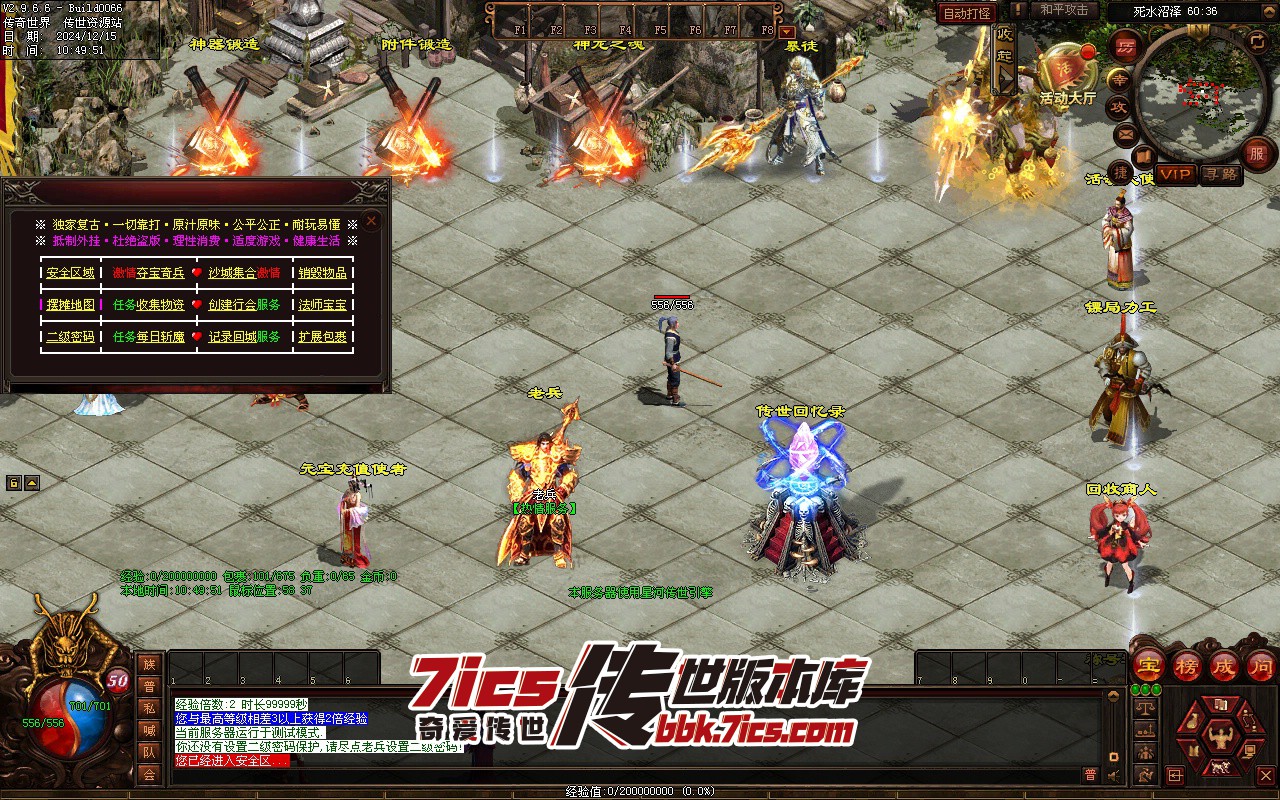This screenshot has width=1280, height=800.
Task: Activate the 寻路 pathfinding button
Action: point(1220,174)
